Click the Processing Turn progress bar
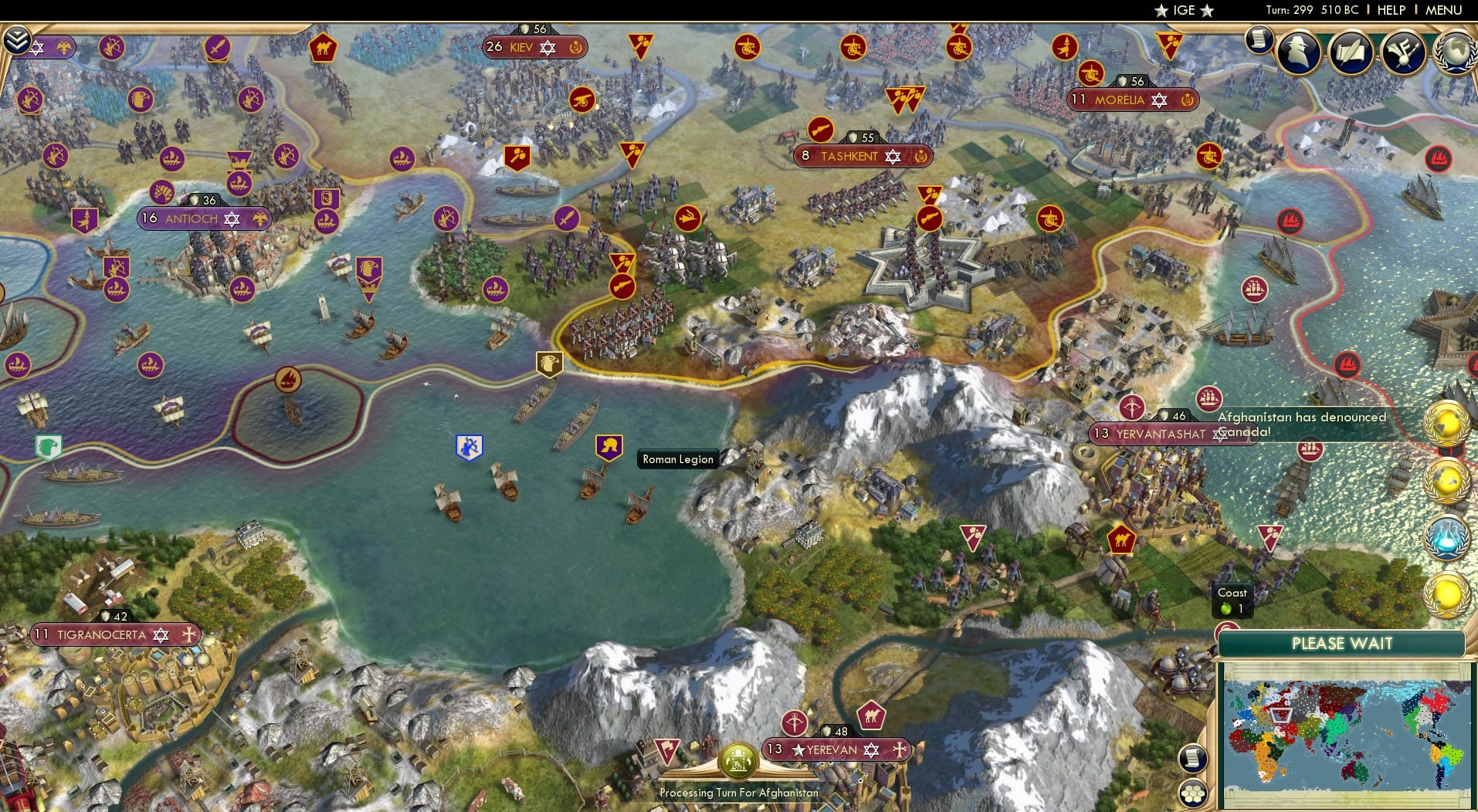This screenshot has width=1478, height=812. (737, 793)
